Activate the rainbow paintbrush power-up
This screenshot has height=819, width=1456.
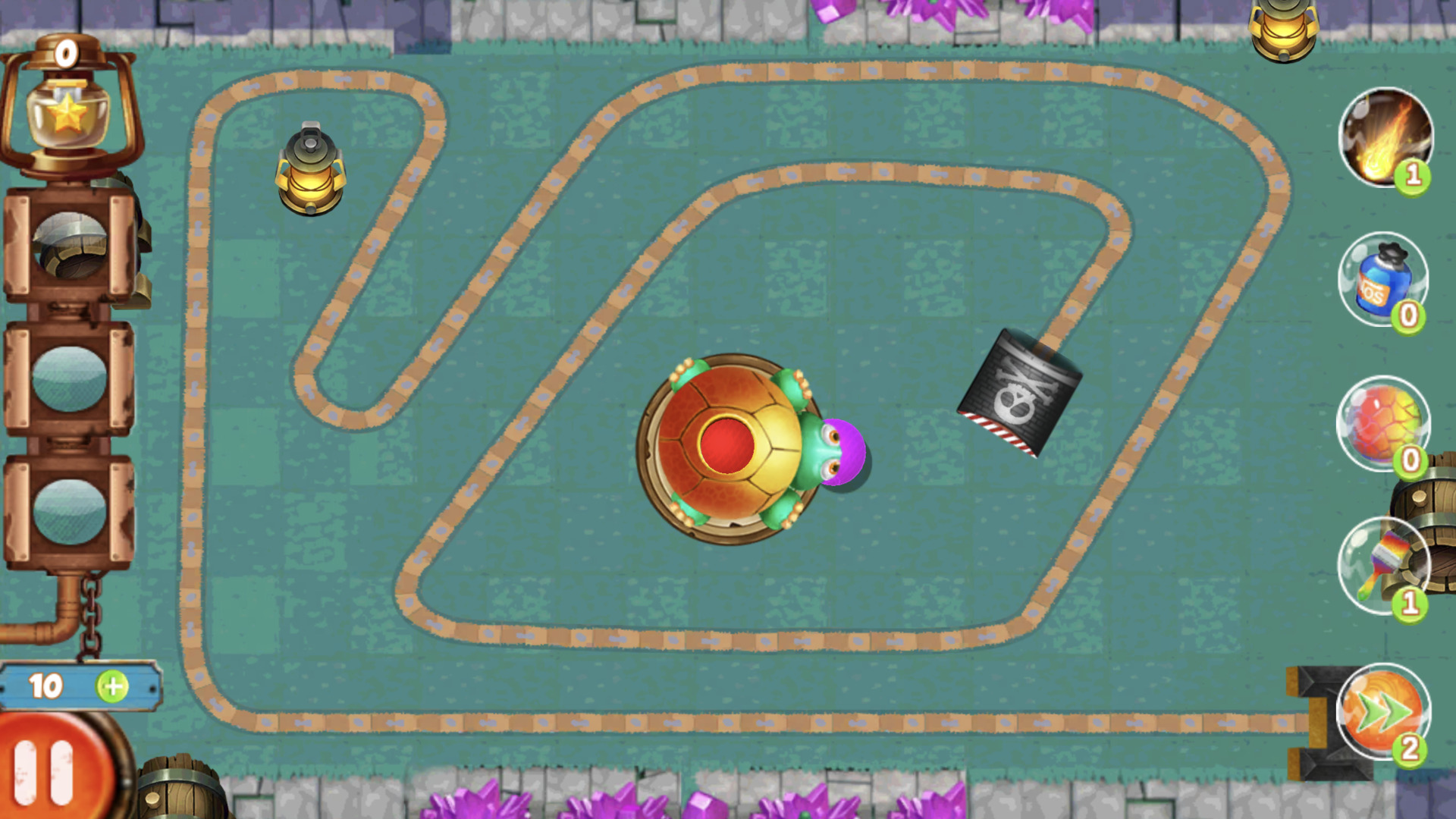coord(1382,565)
